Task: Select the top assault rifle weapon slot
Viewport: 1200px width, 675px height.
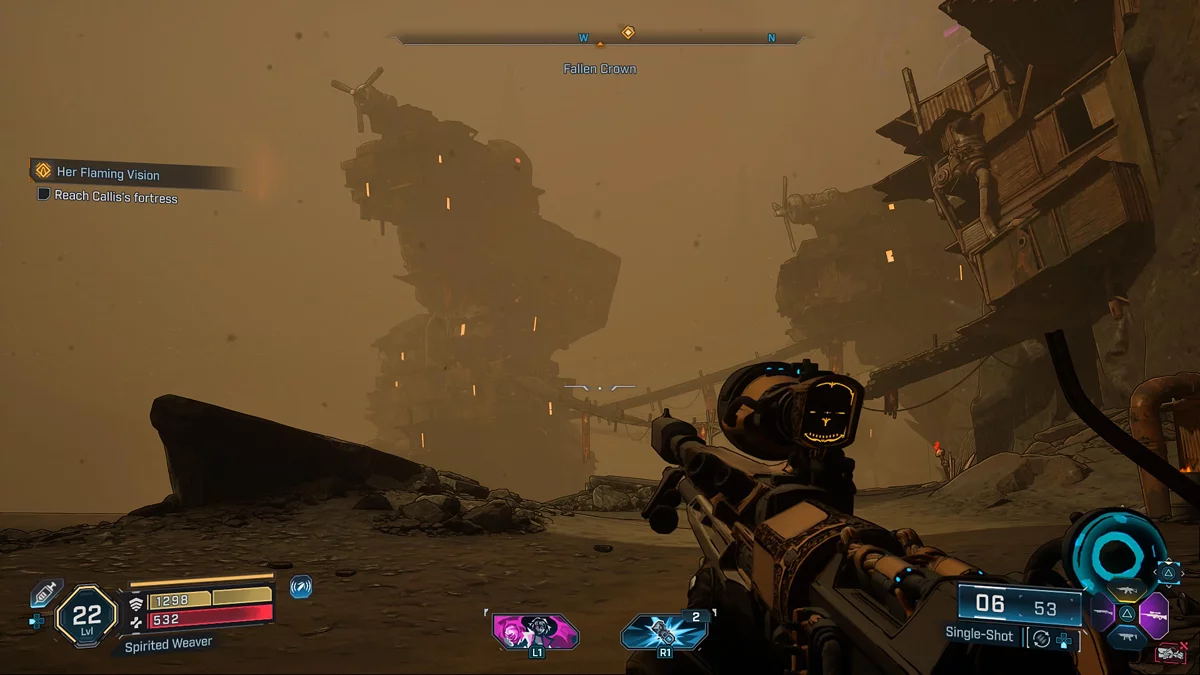Action: click(x=1127, y=588)
